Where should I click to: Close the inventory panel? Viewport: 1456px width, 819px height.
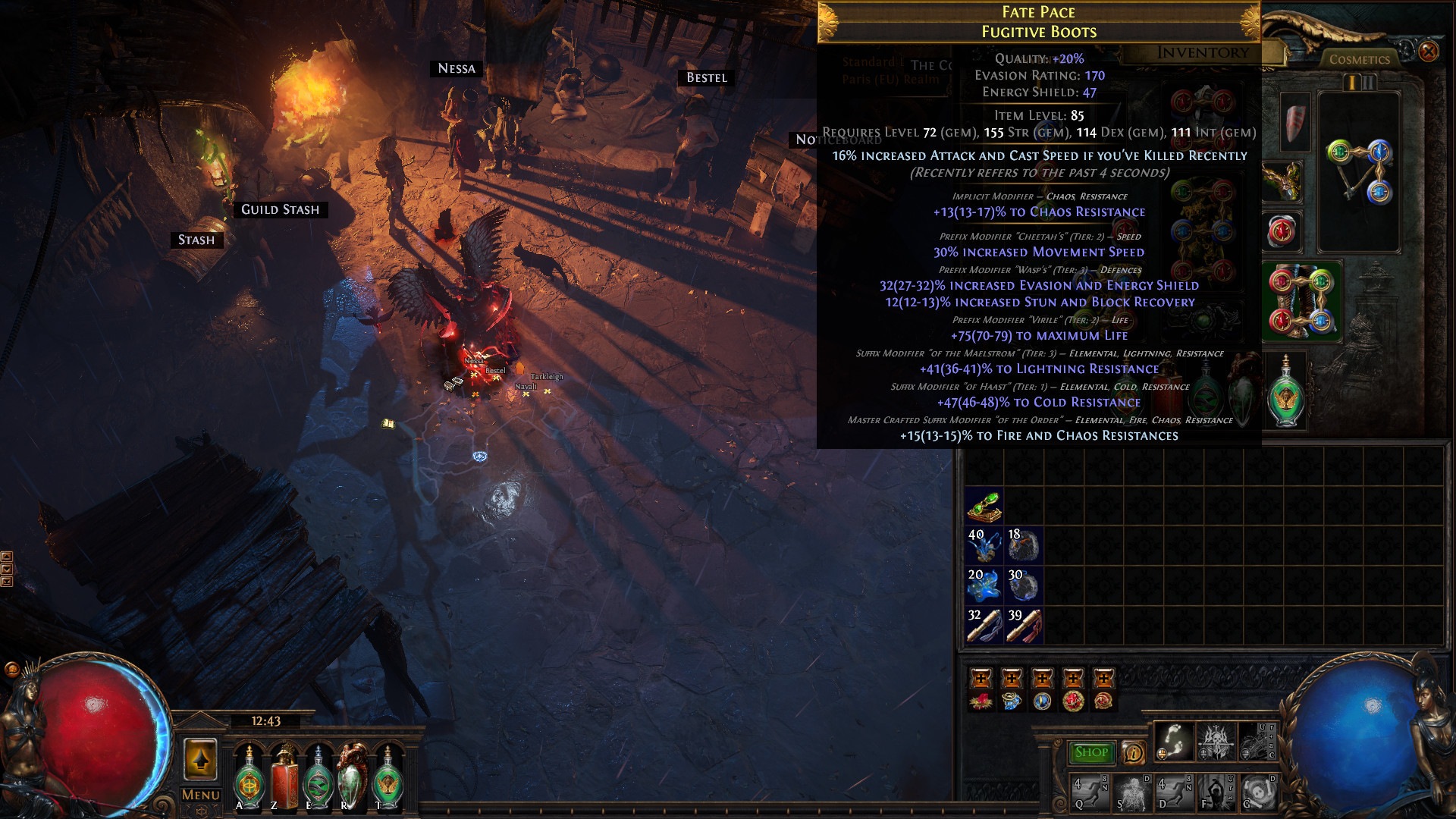pyautogui.click(x=1428, y=52)
